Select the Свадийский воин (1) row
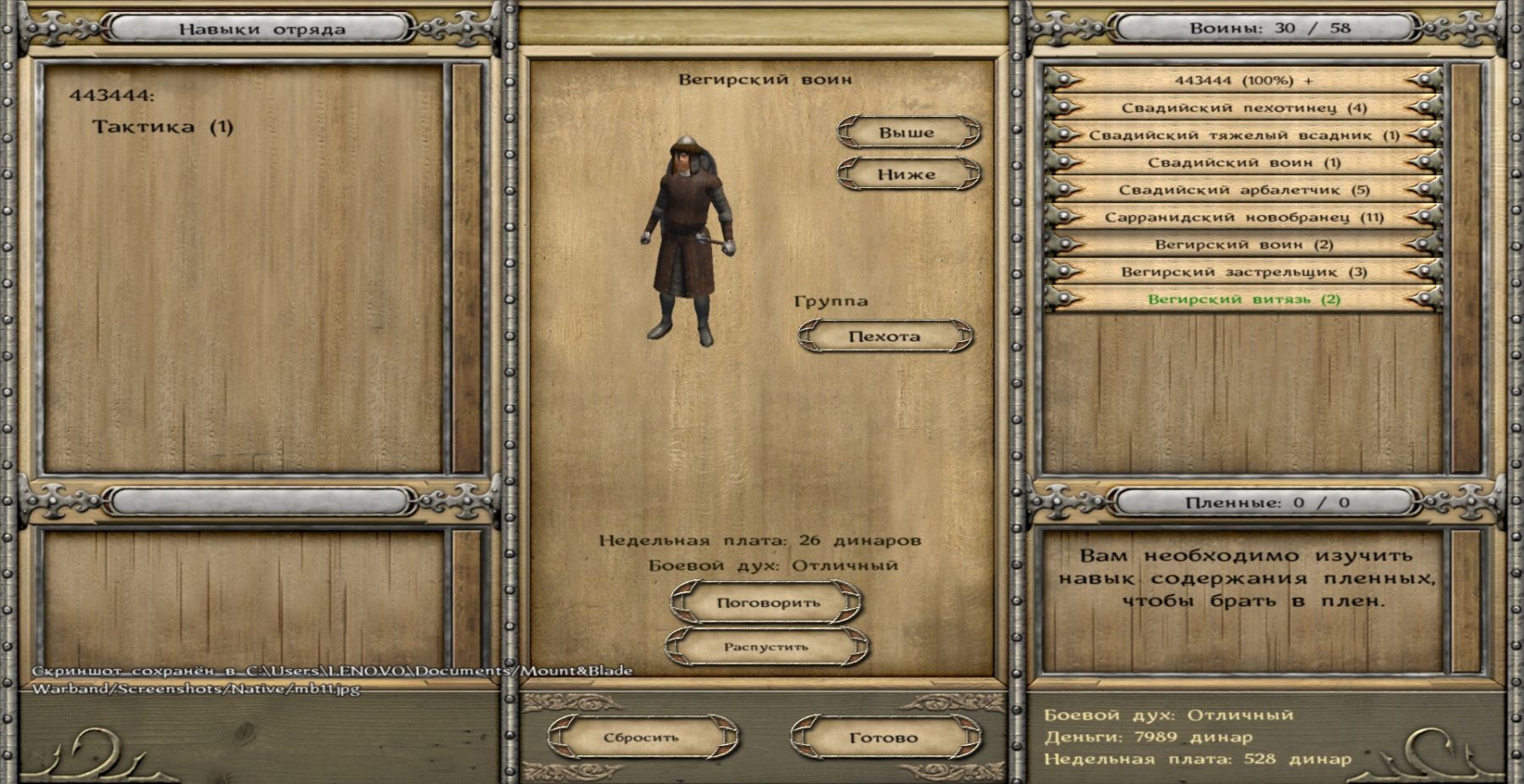 coord(1243,163)
